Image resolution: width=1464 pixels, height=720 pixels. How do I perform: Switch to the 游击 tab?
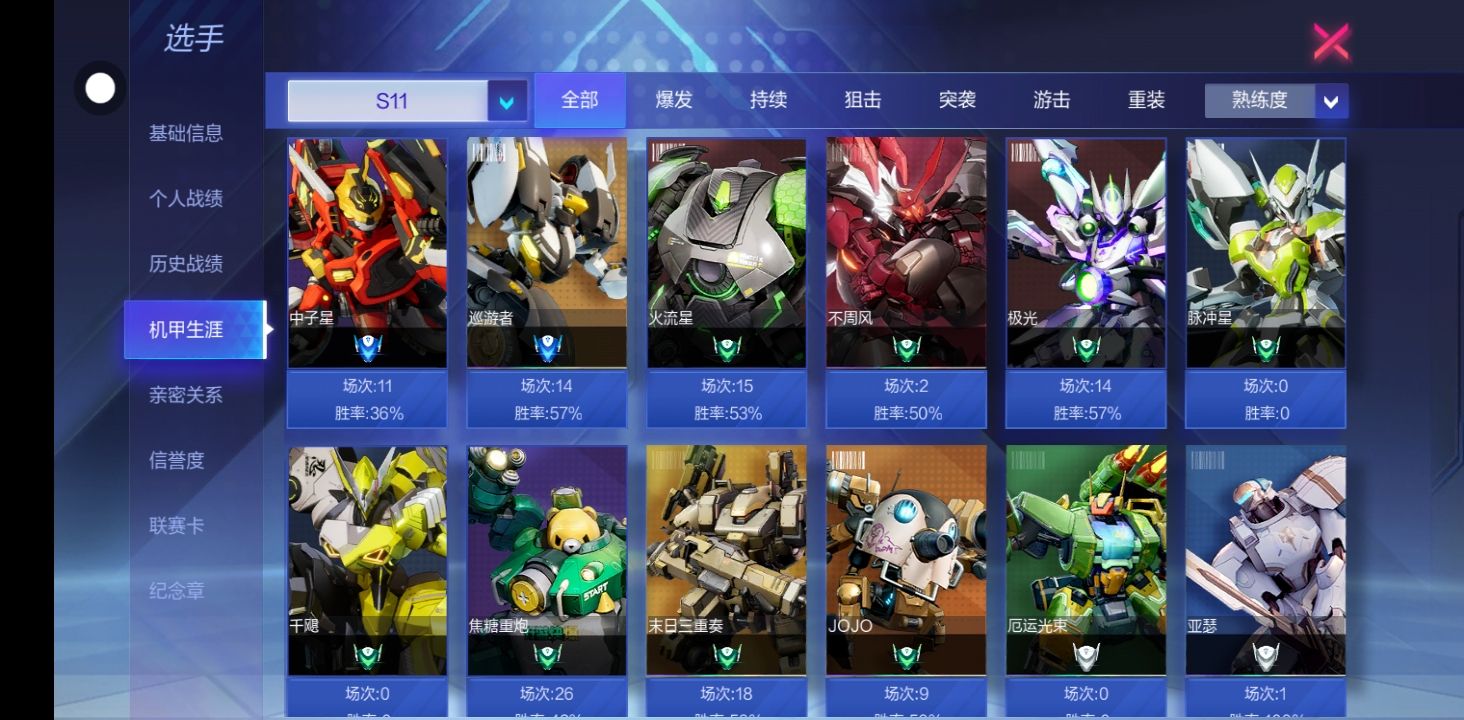[1051, 100]
